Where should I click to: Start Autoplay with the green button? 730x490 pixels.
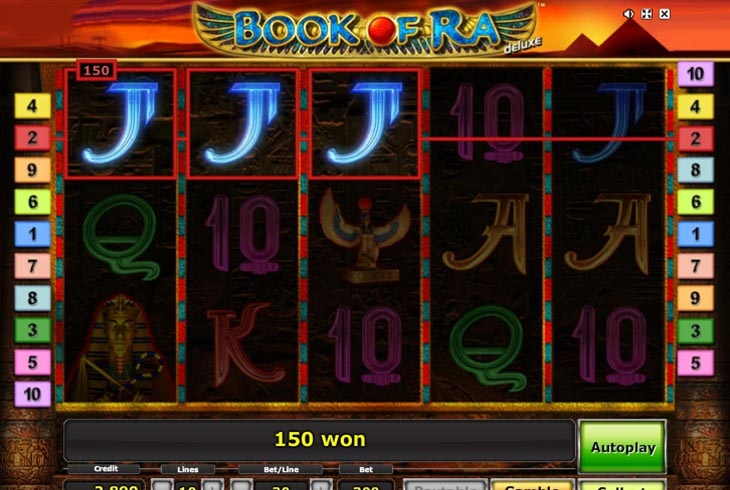[621, 446]
